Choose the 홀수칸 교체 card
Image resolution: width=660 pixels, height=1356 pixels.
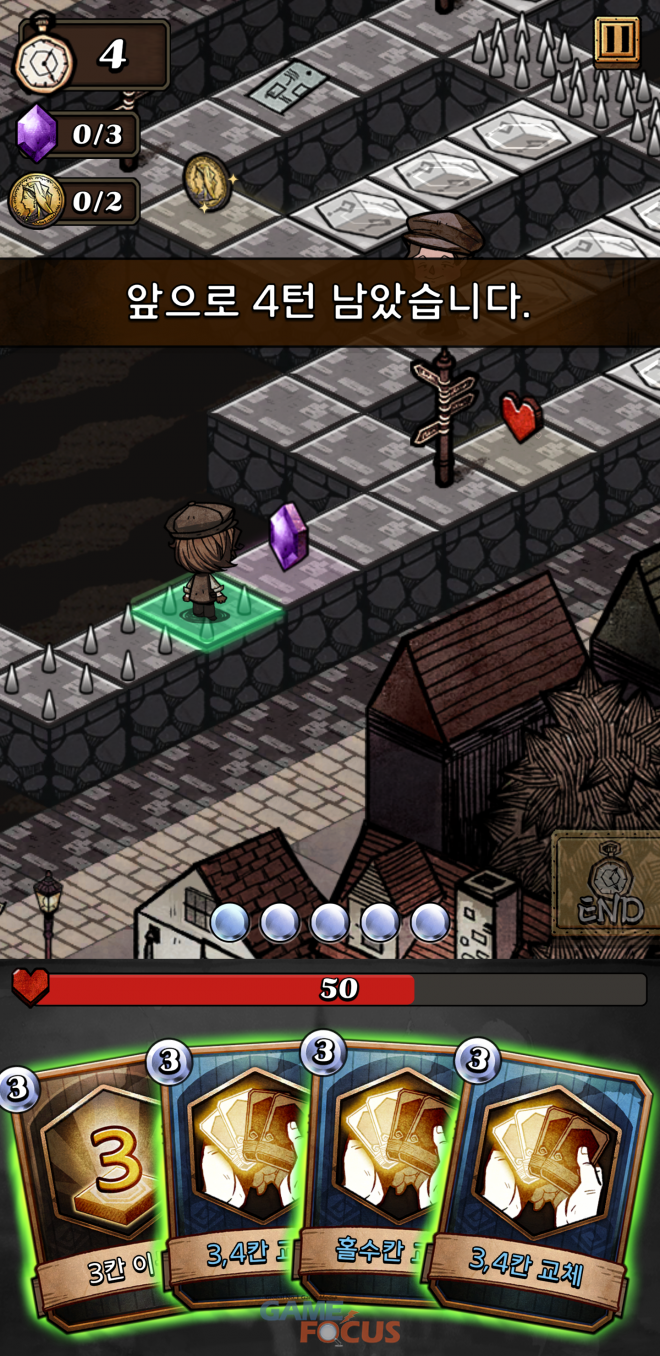coord(378,1170)
